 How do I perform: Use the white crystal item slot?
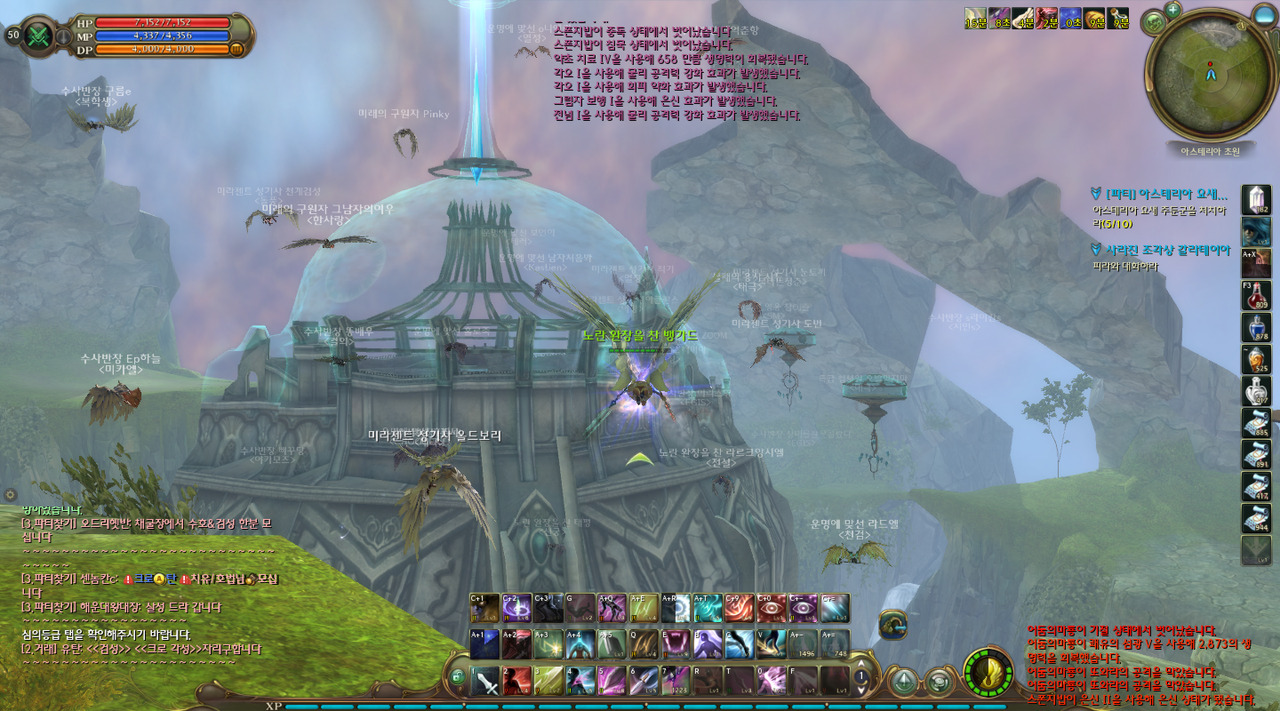pyautogui.click(x=1256, y=200)
